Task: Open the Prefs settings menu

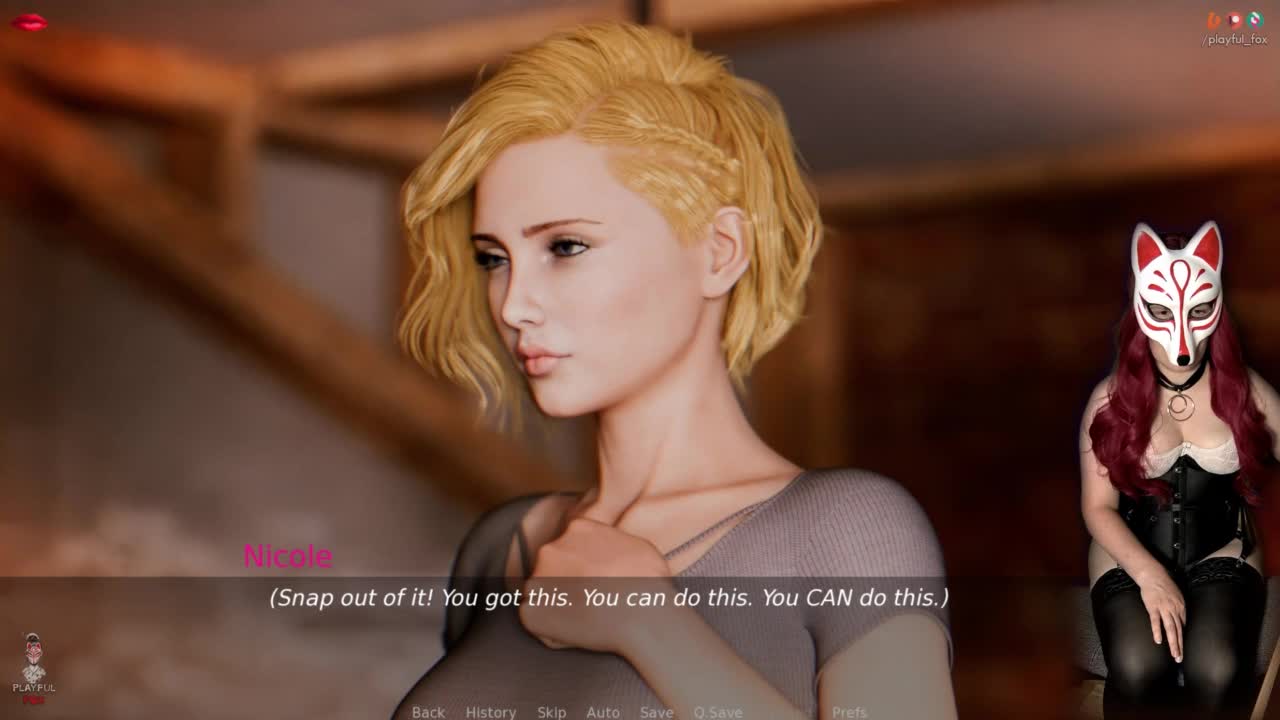Action: (849, 712)
